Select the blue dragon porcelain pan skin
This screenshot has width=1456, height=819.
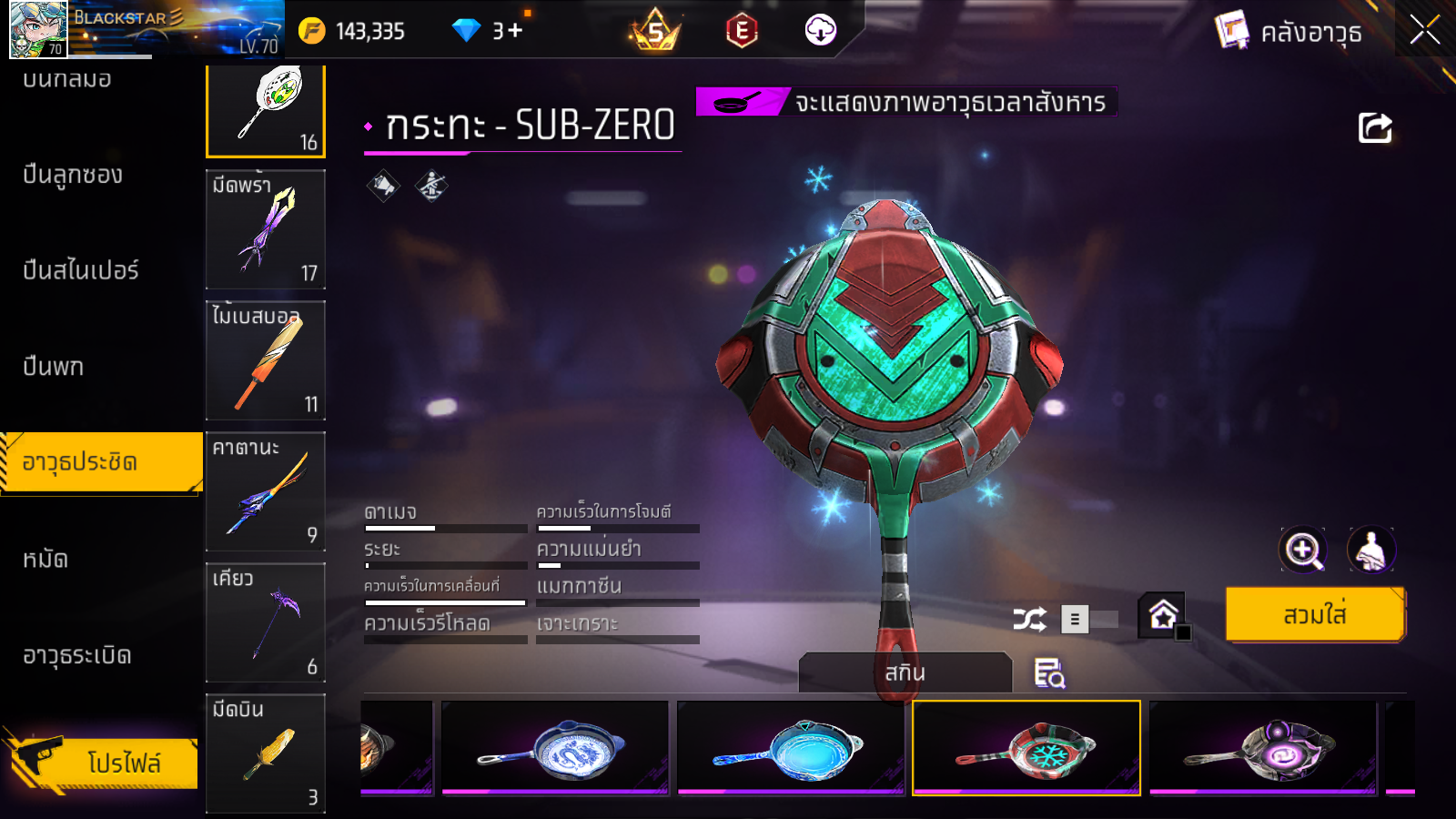[554, 748]
